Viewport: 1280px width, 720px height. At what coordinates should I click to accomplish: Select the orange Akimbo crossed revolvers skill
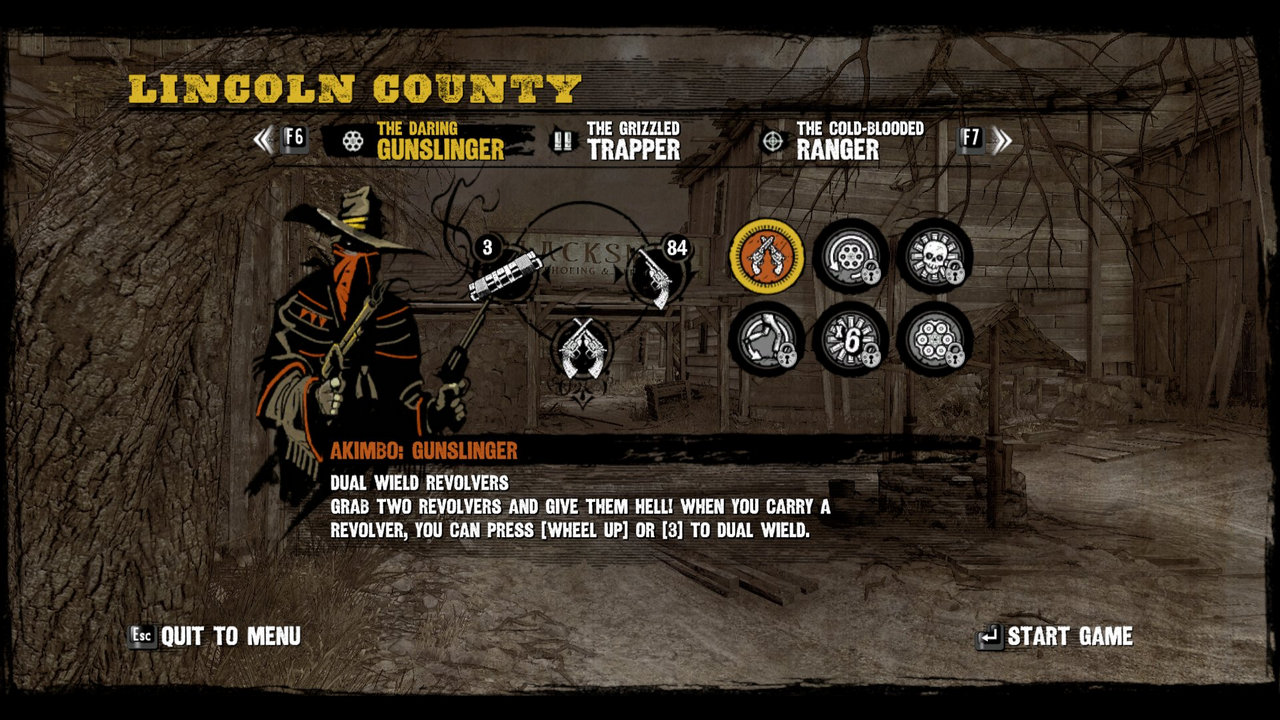click(x=767, y=256)
